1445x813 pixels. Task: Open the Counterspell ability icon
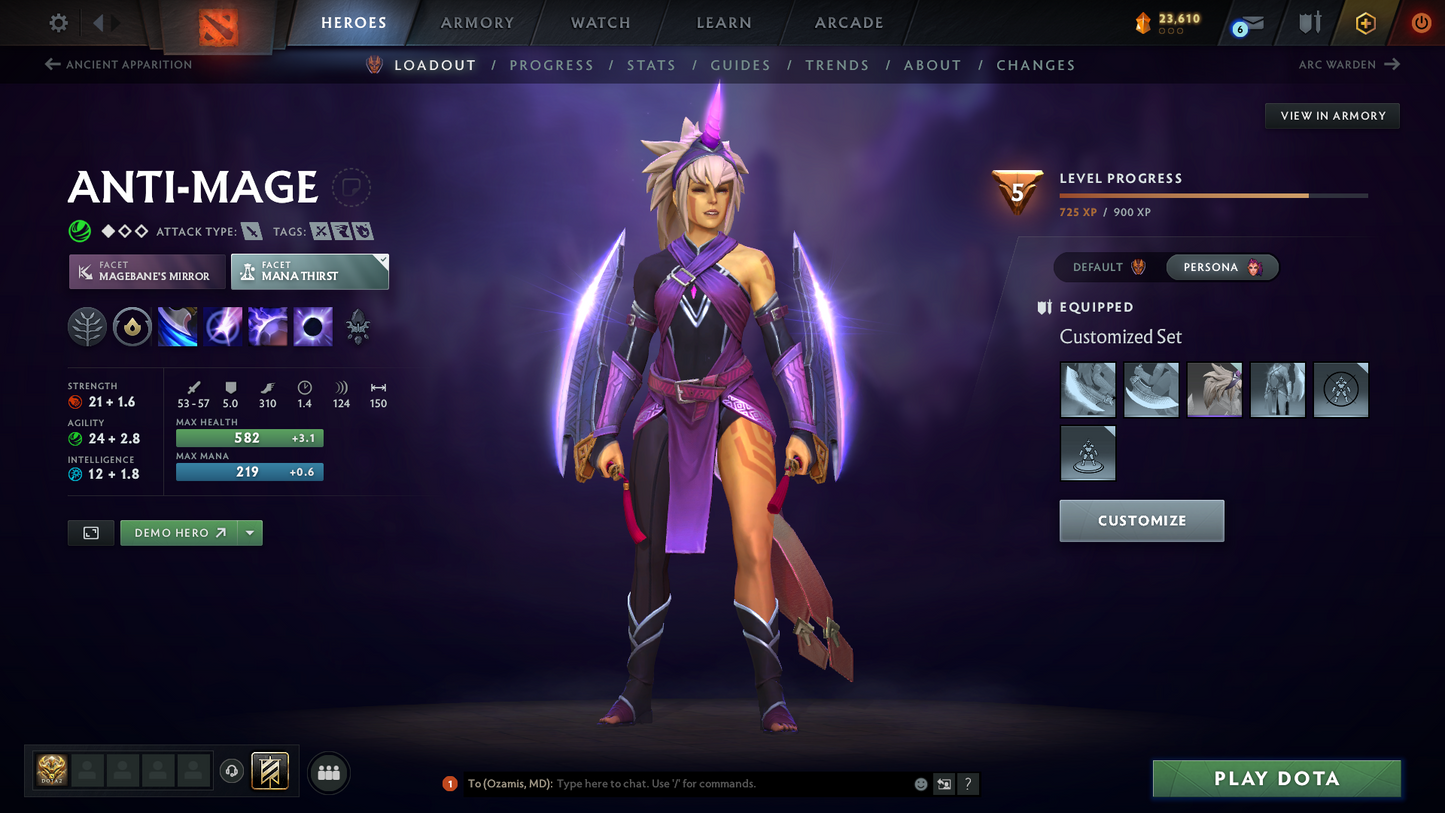pos(267,326)
